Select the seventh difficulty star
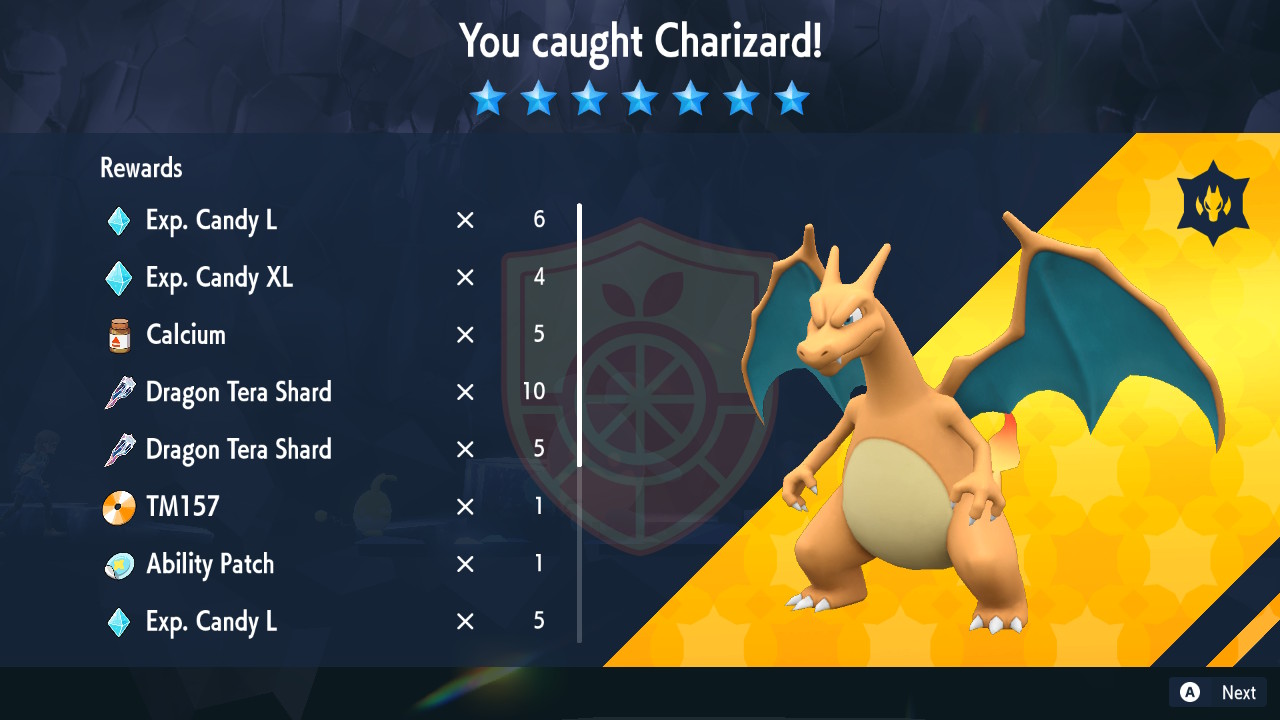This screenshot has width=1280, height=720. click(x=792, y=98)
